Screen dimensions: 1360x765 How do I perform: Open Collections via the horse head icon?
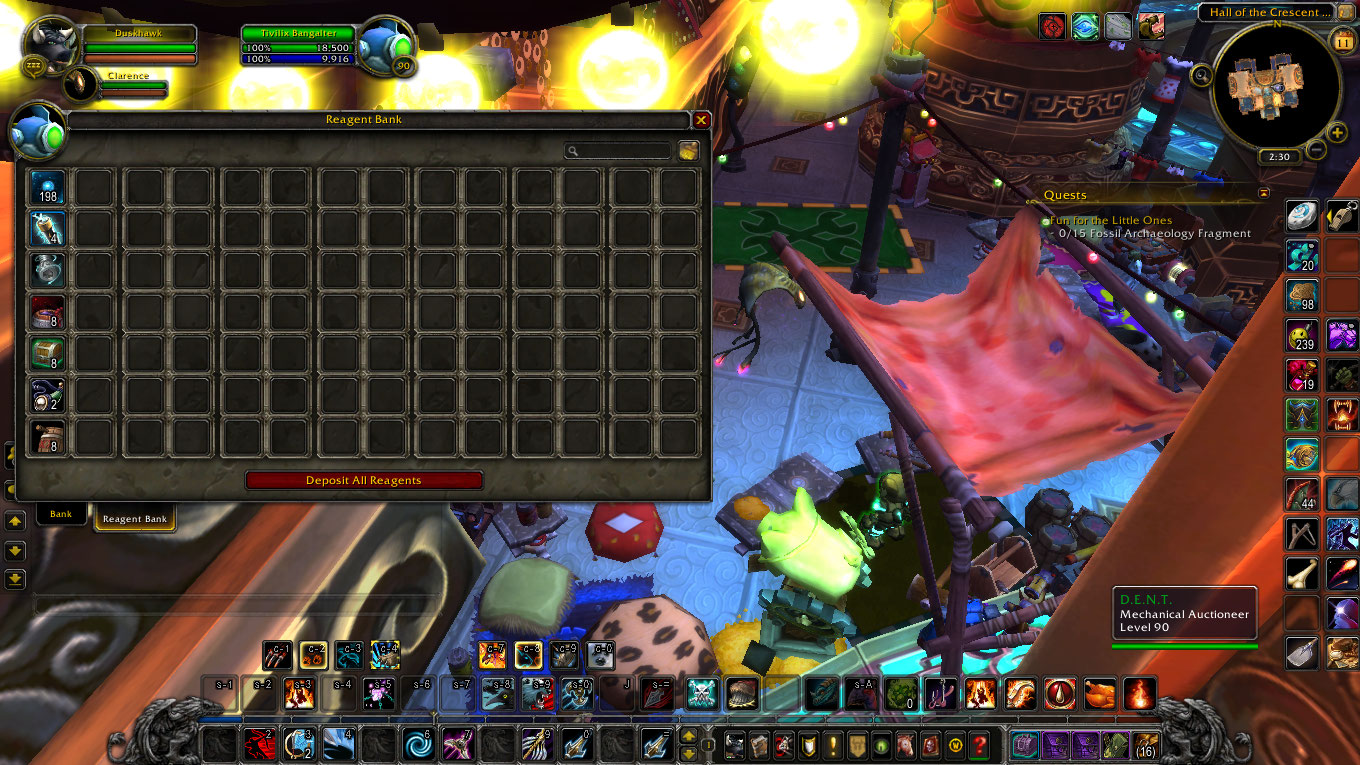click(906, 745)
